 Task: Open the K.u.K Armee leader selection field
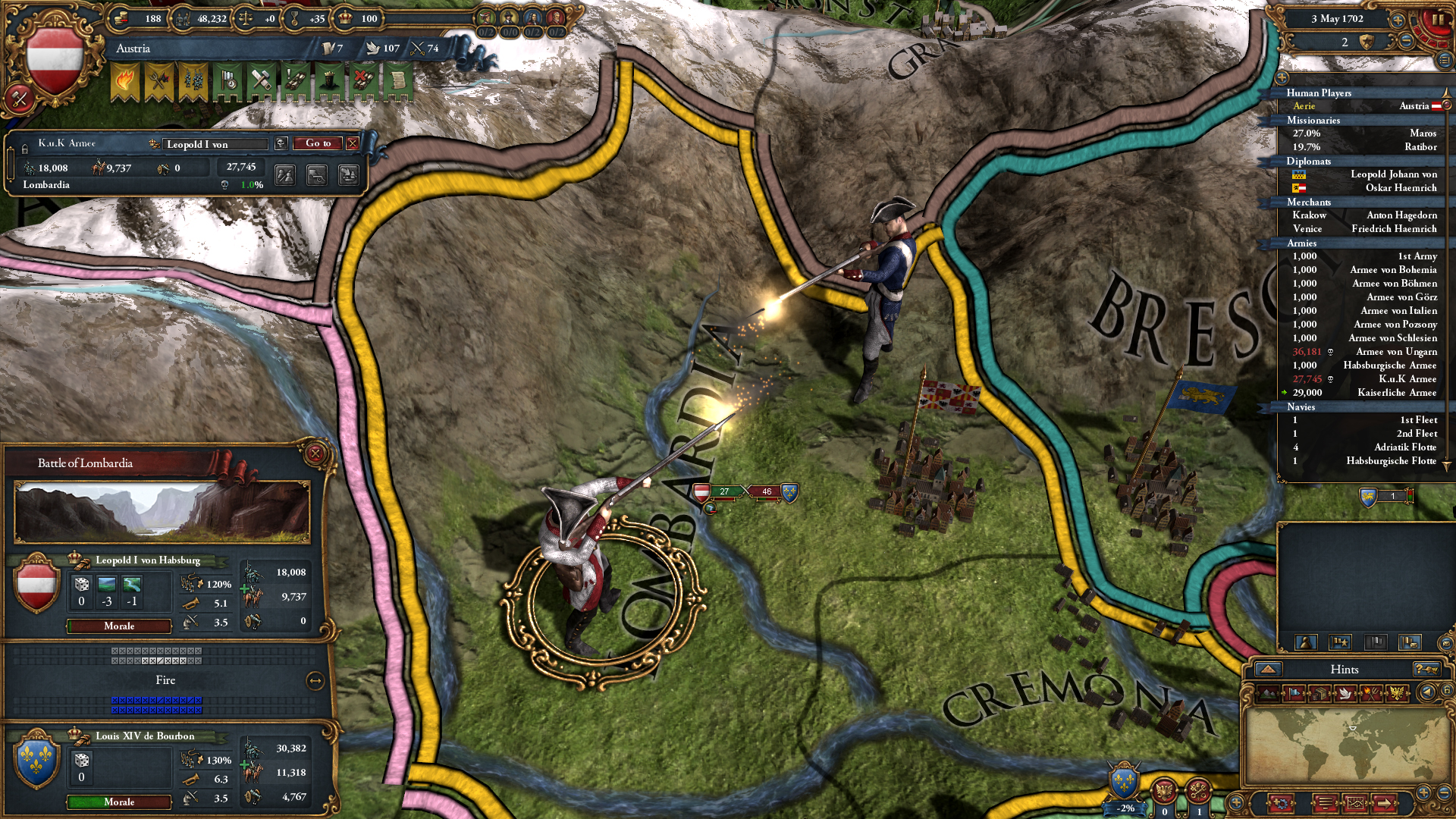[216, 144]
